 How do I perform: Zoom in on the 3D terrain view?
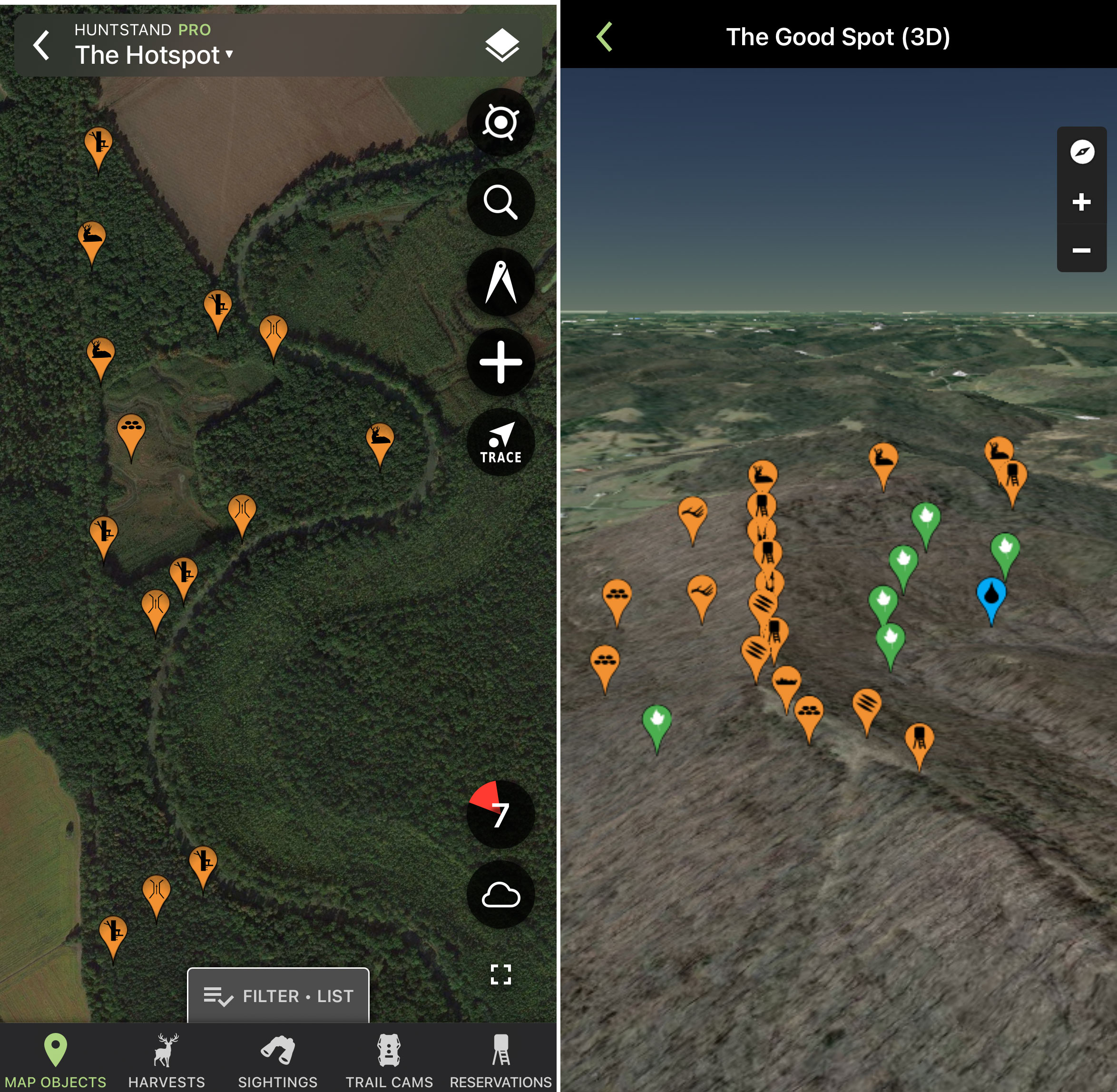click(x=1080, y=201)
